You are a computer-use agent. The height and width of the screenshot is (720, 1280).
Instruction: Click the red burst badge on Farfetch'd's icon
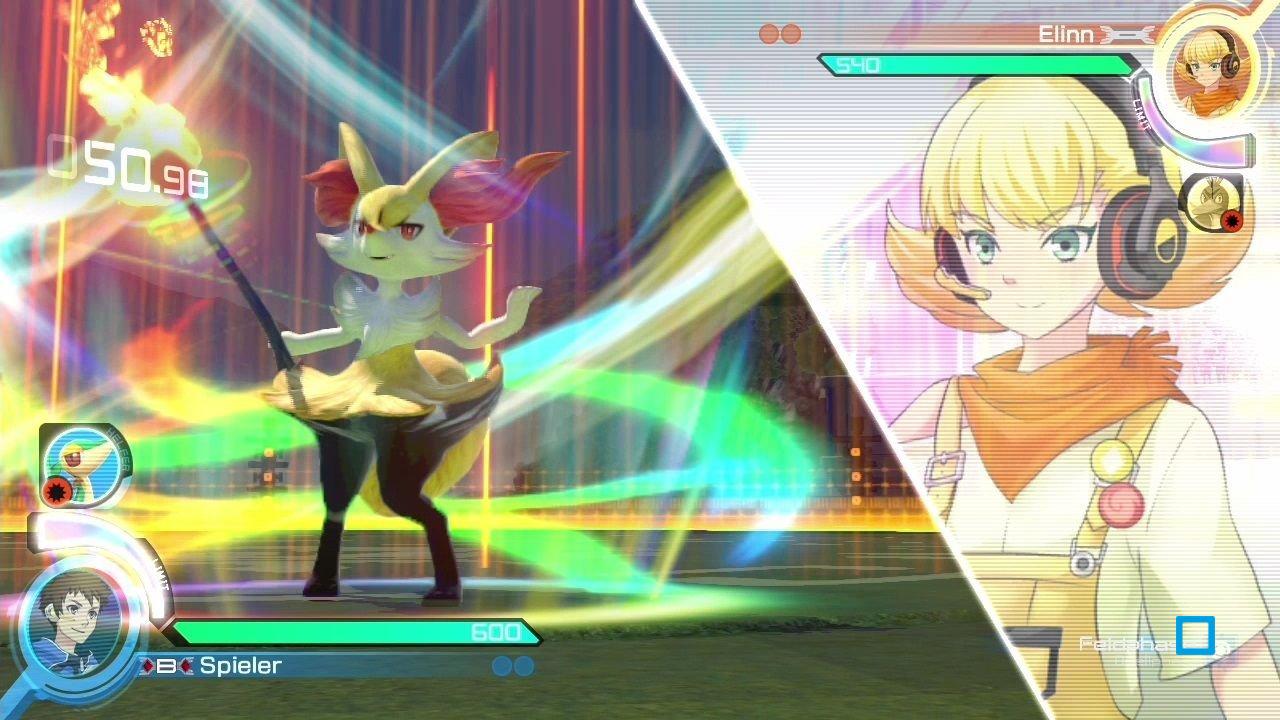coord(1232,220)
